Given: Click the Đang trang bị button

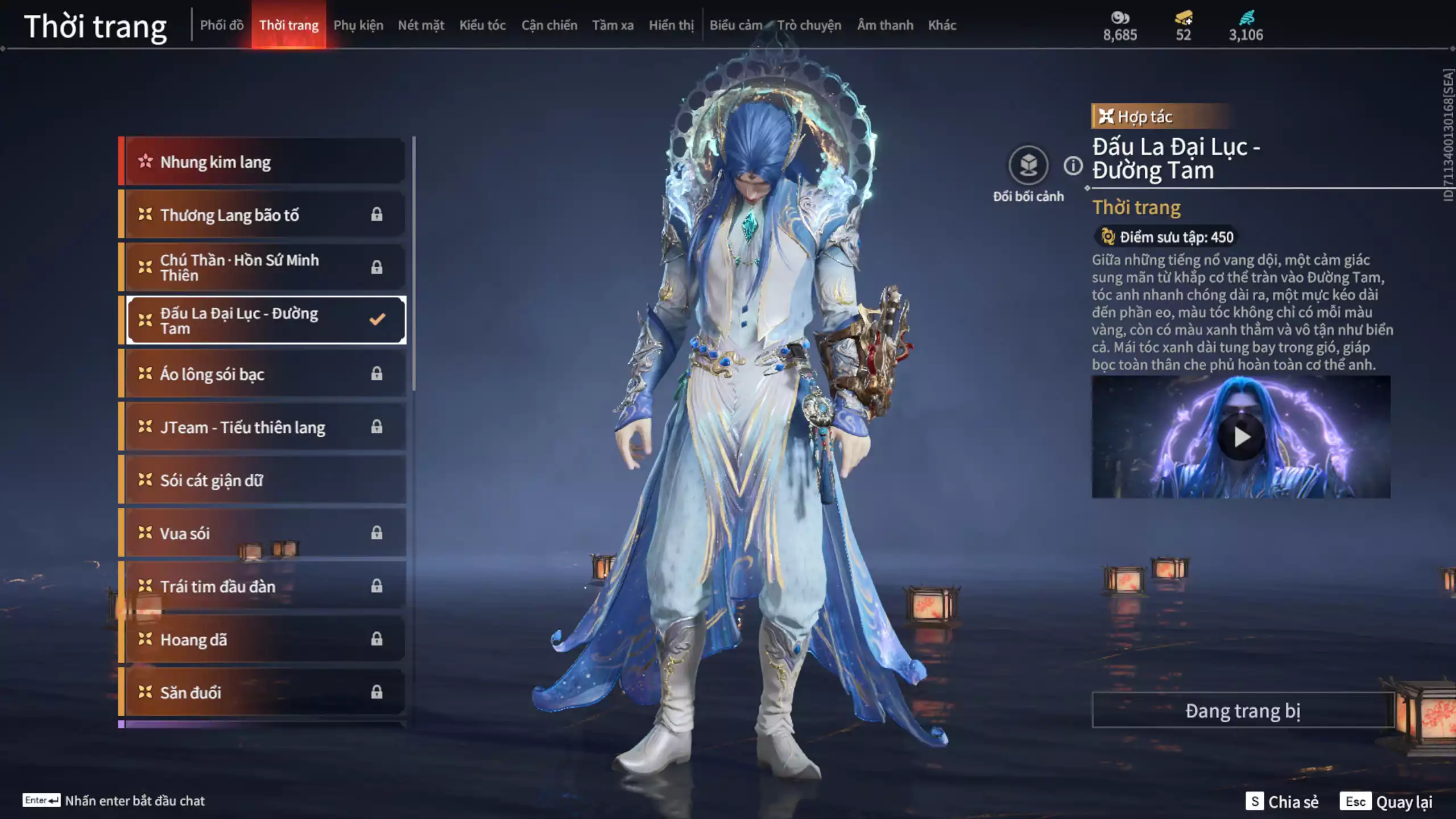Looking at the screenshot, I should coord(1243,710).
